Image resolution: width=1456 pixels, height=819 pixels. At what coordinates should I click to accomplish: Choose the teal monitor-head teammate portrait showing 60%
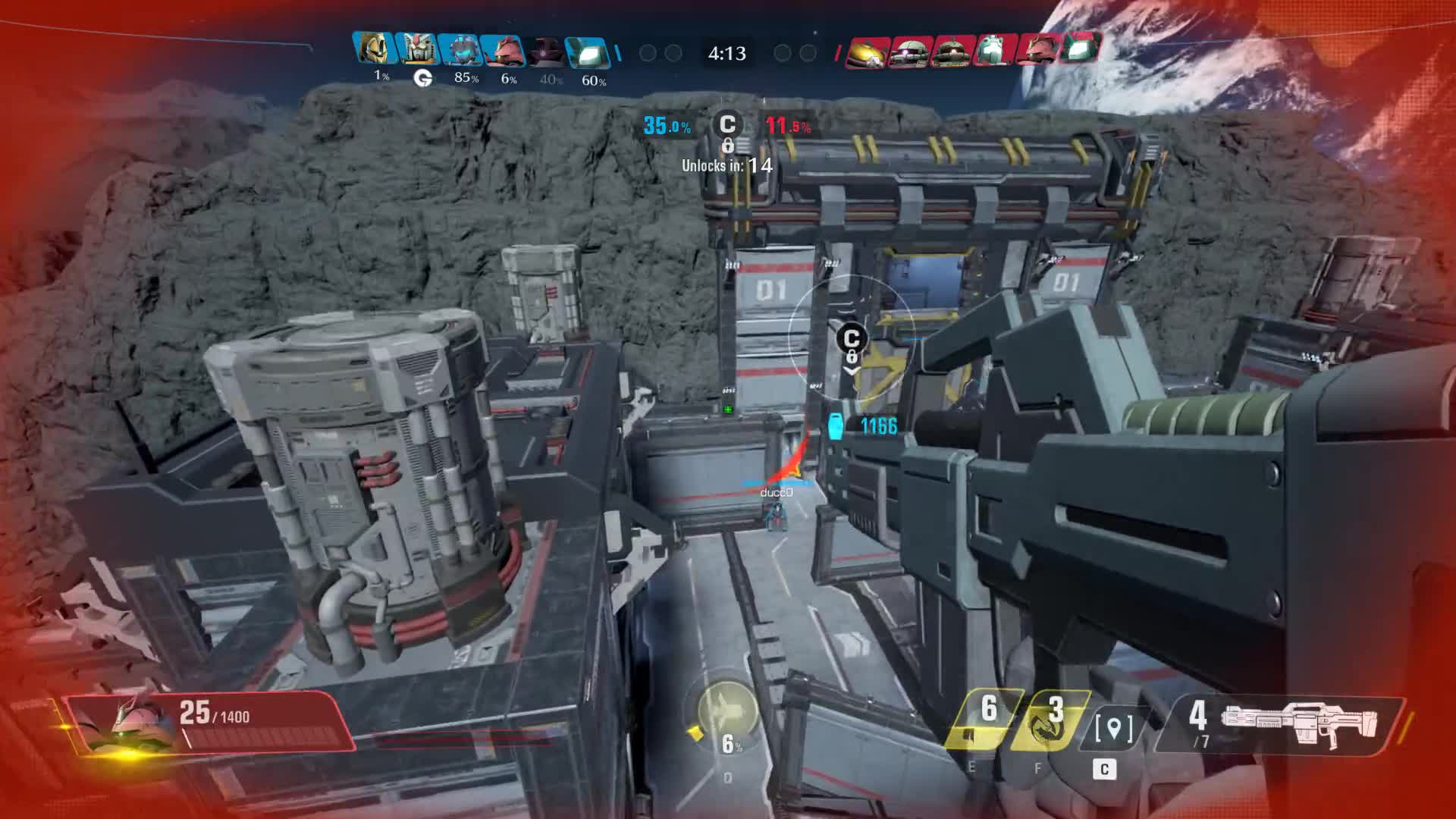(x=588, y=52)
